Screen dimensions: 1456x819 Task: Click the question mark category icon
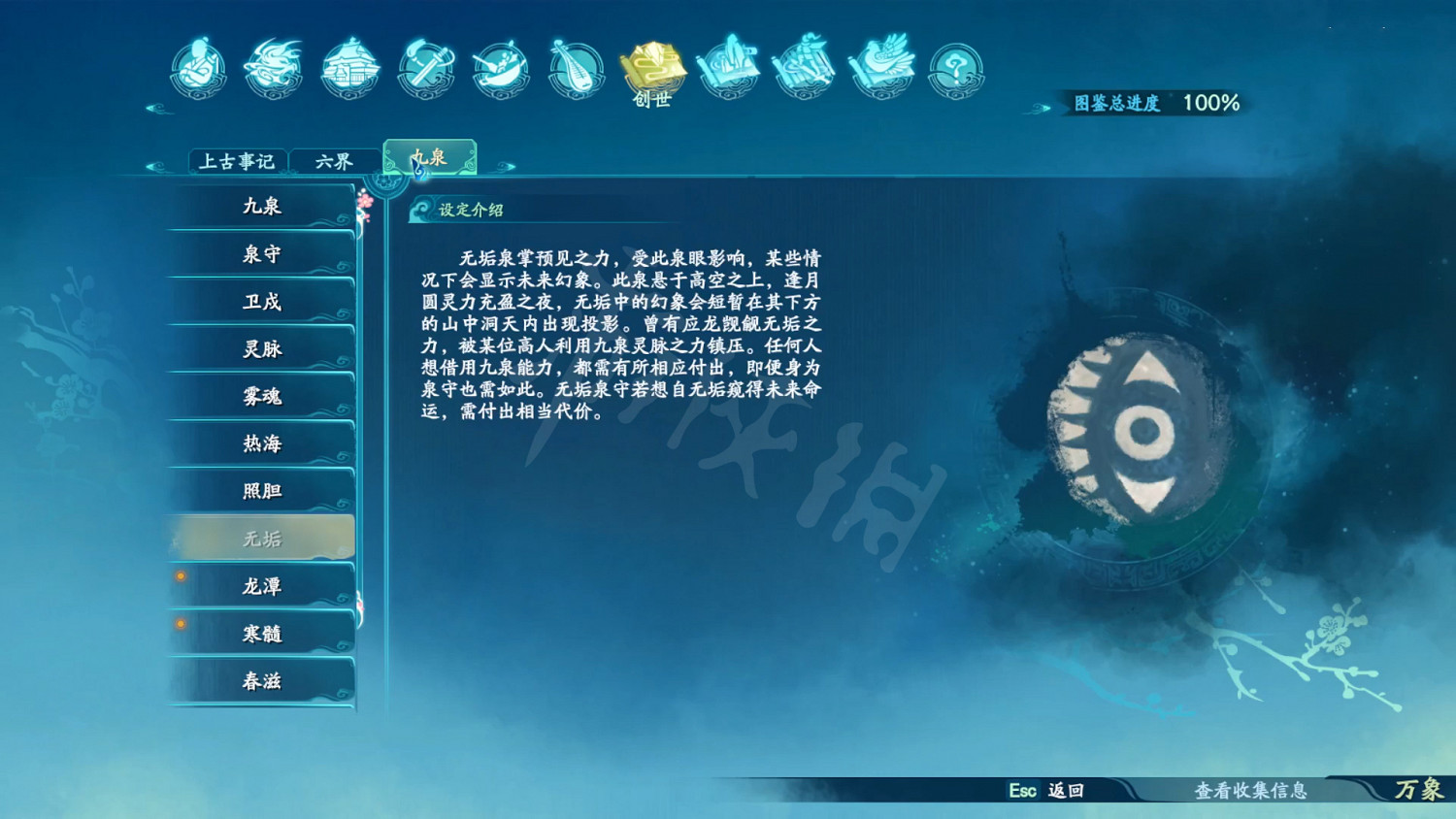[952, 68]
